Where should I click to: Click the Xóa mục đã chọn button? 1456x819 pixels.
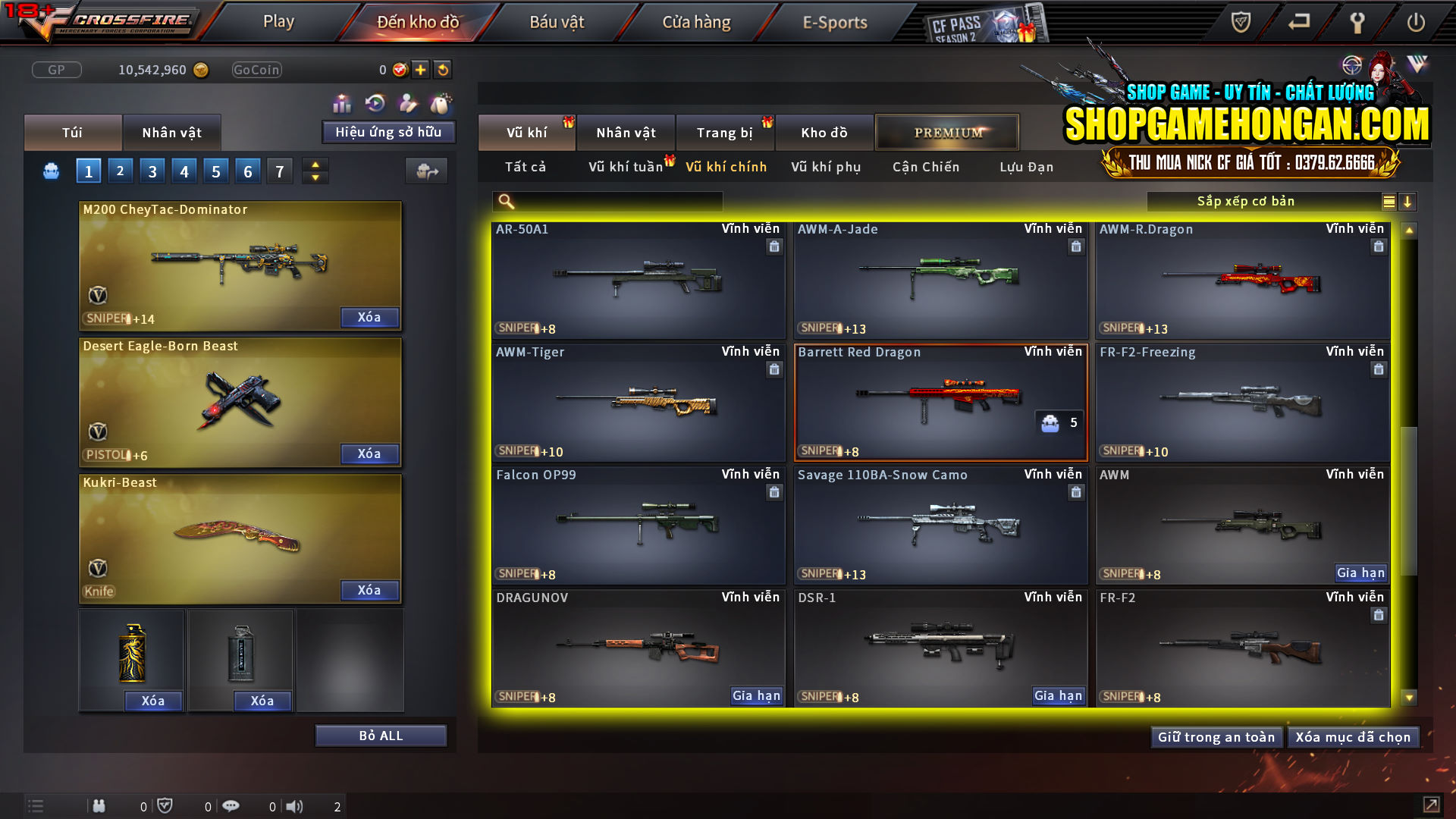coord(1353,736)
